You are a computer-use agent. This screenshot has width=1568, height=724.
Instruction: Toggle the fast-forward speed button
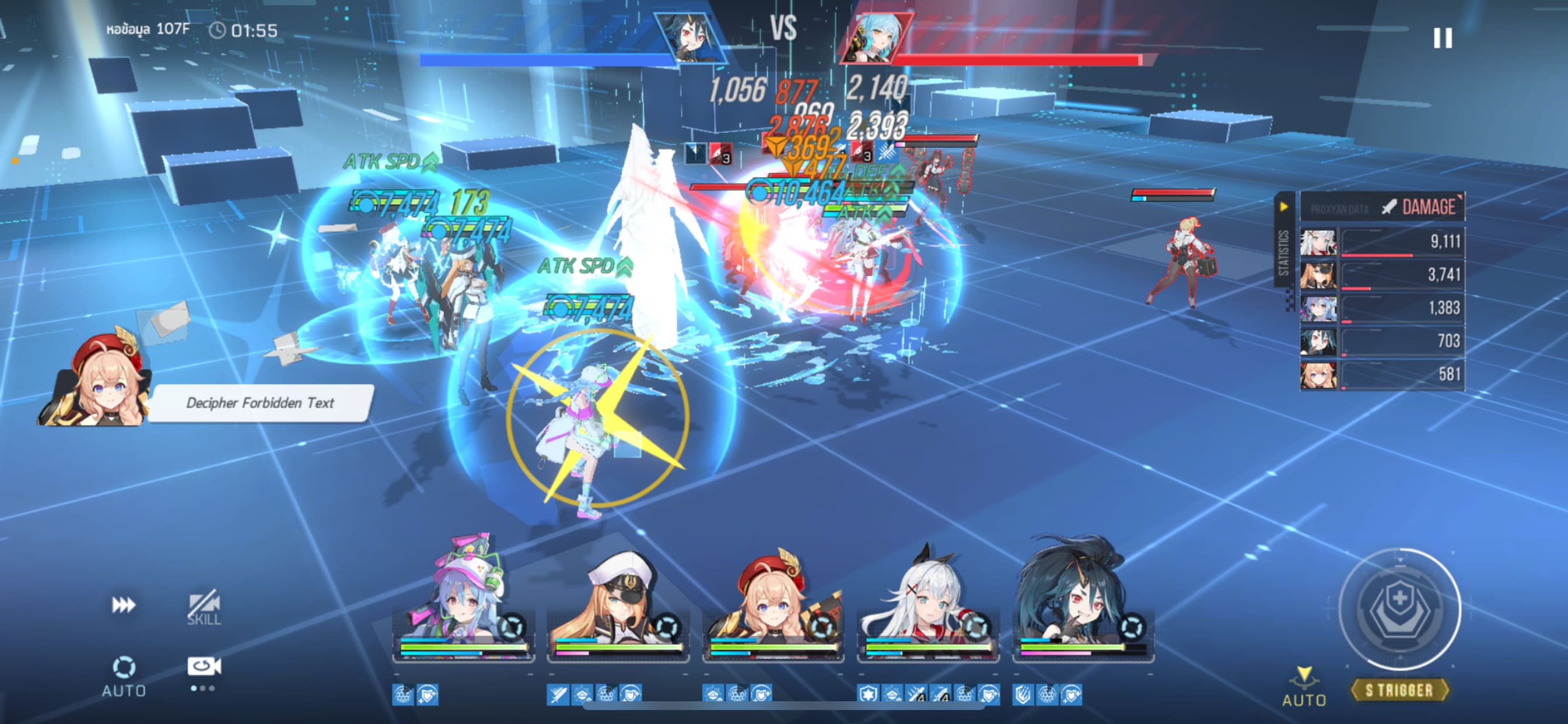(x=124, y=604)
